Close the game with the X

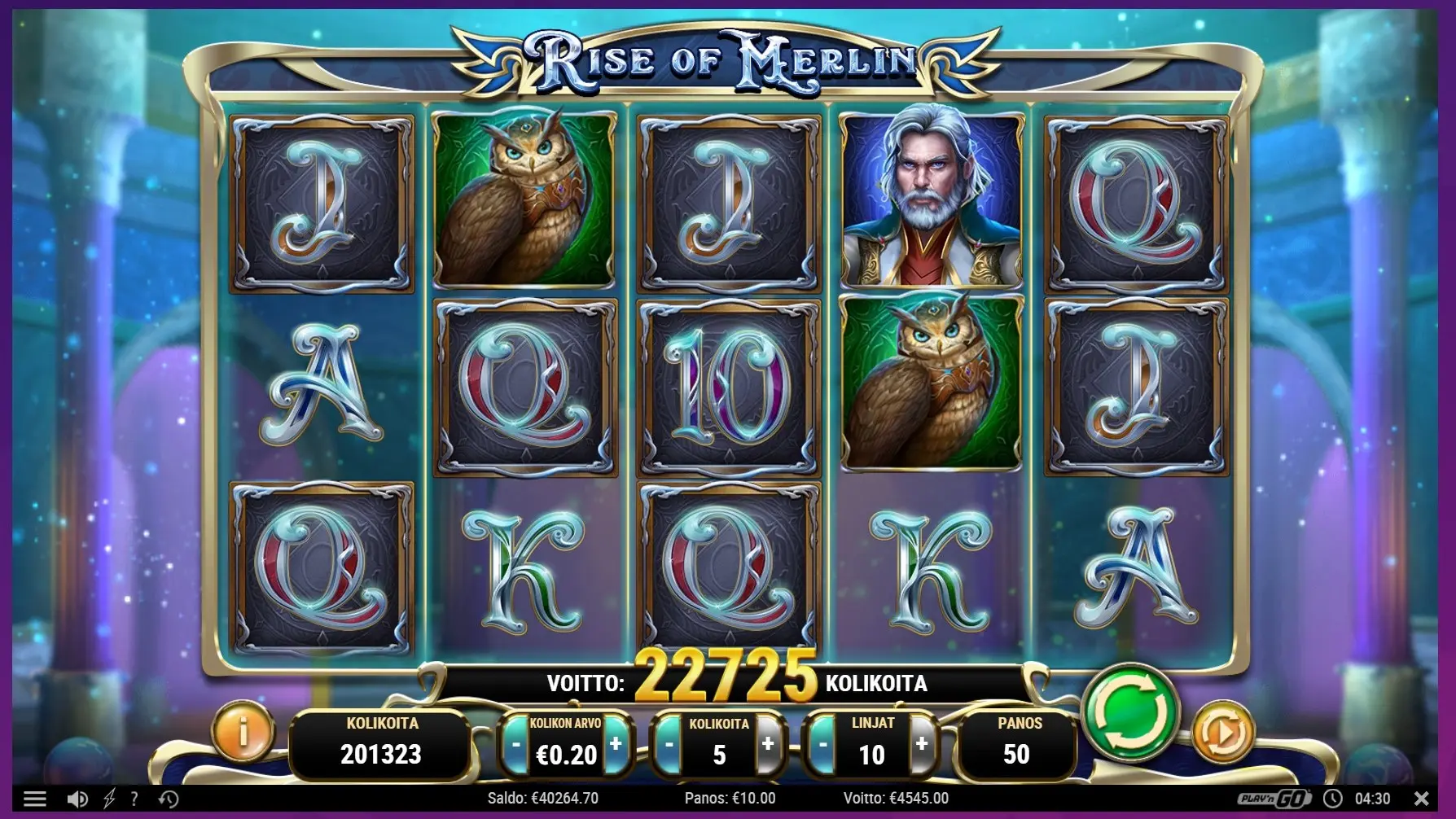[1422, 798]
